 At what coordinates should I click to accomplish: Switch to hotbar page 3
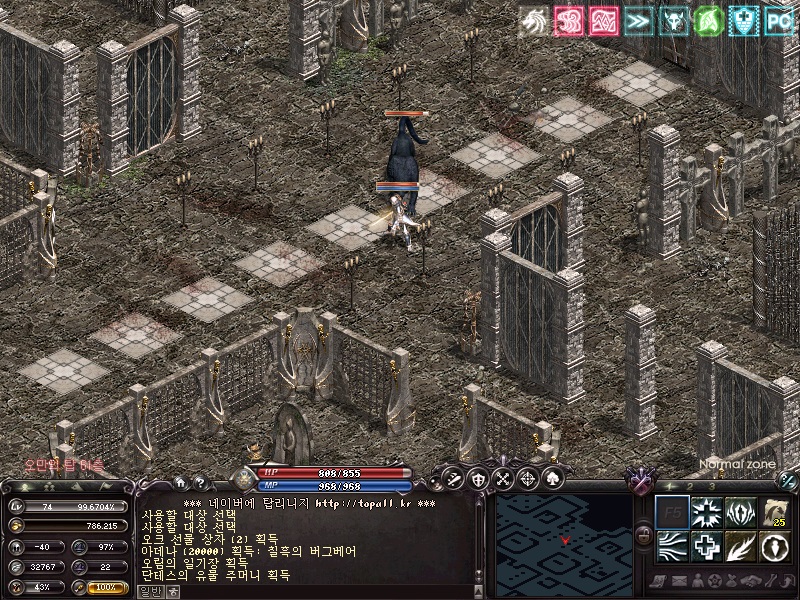click(x=711, y=486)
